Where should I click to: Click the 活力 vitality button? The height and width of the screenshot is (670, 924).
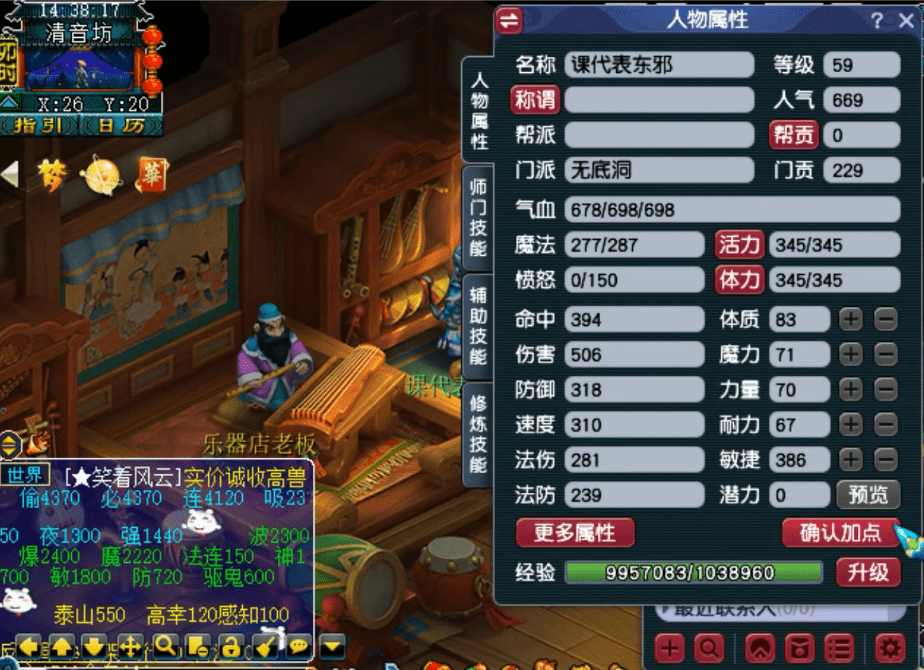[x=740, y=245]
